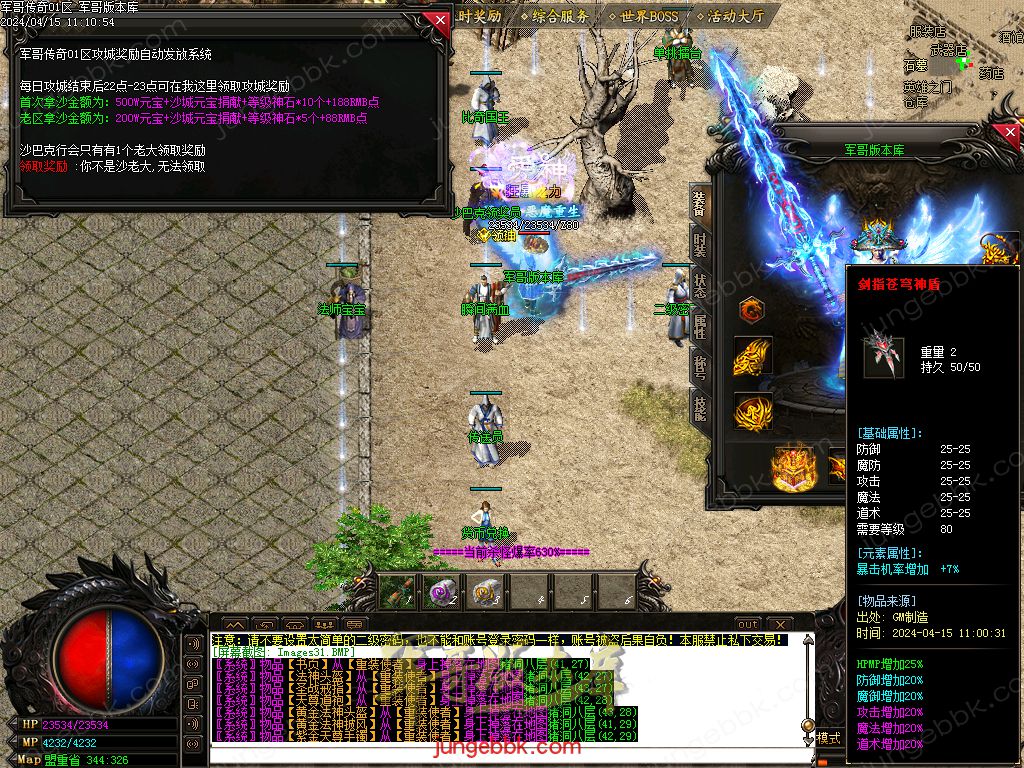Click the OUT button above the chat
Image resolution: width=1024 pixels, height=768 pixels.
[x=748, y=624]
